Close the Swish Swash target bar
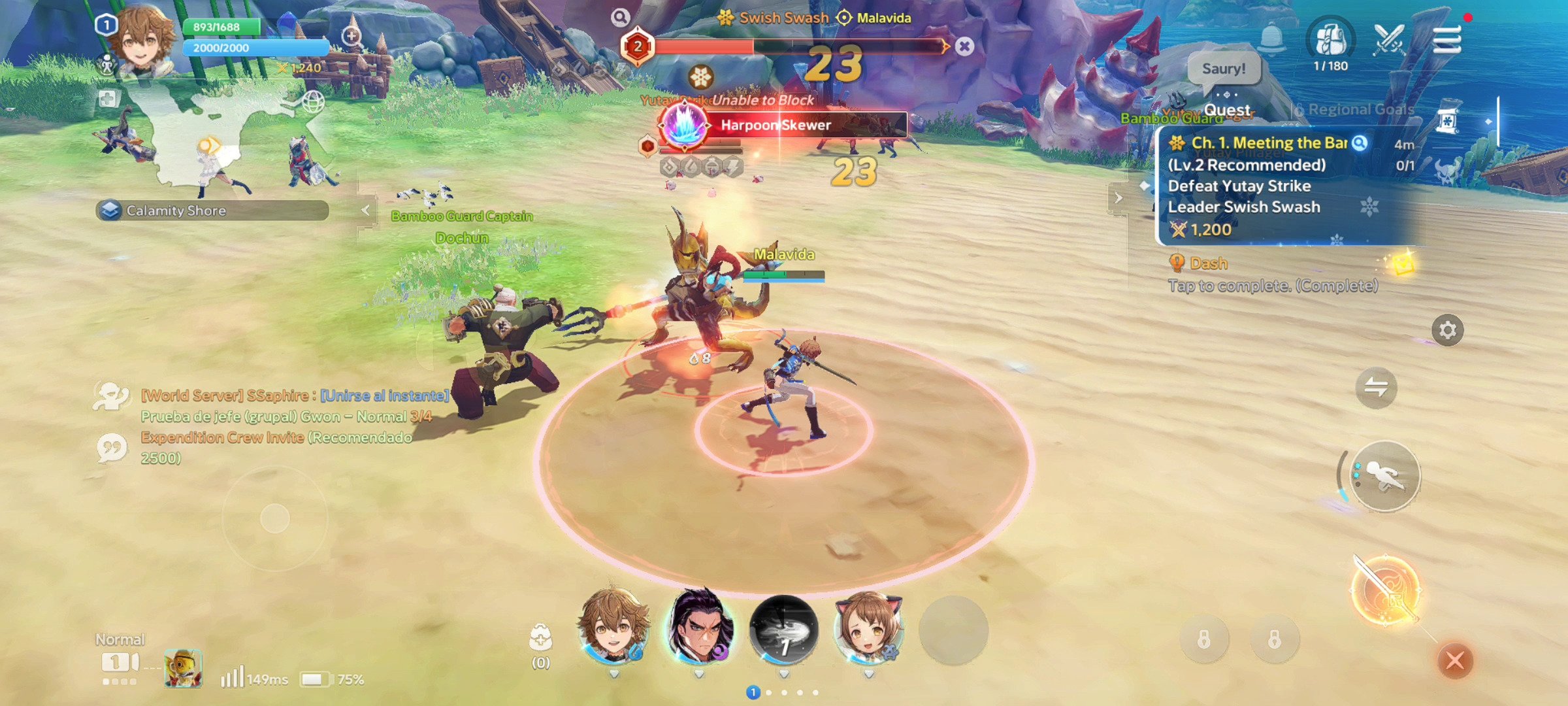This screenshot has width=1568, height=706. pos(964,46)
